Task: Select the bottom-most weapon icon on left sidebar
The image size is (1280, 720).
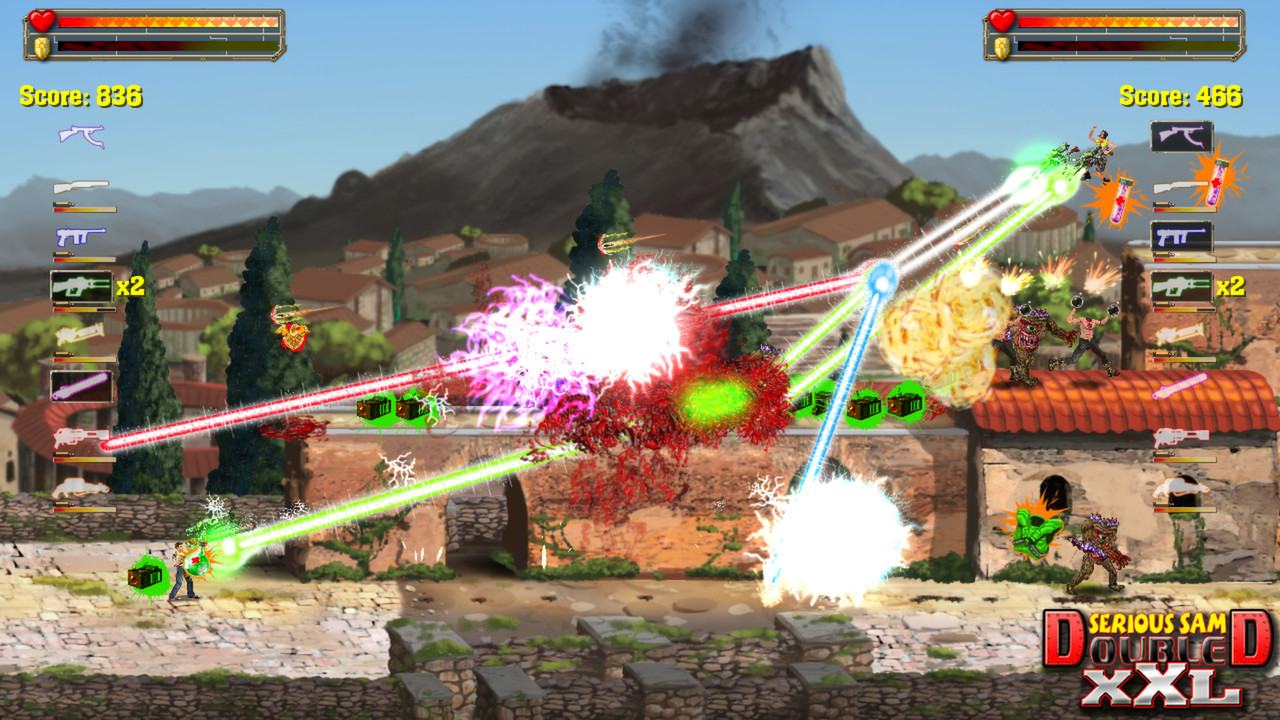Action: (x=80, y=487)
